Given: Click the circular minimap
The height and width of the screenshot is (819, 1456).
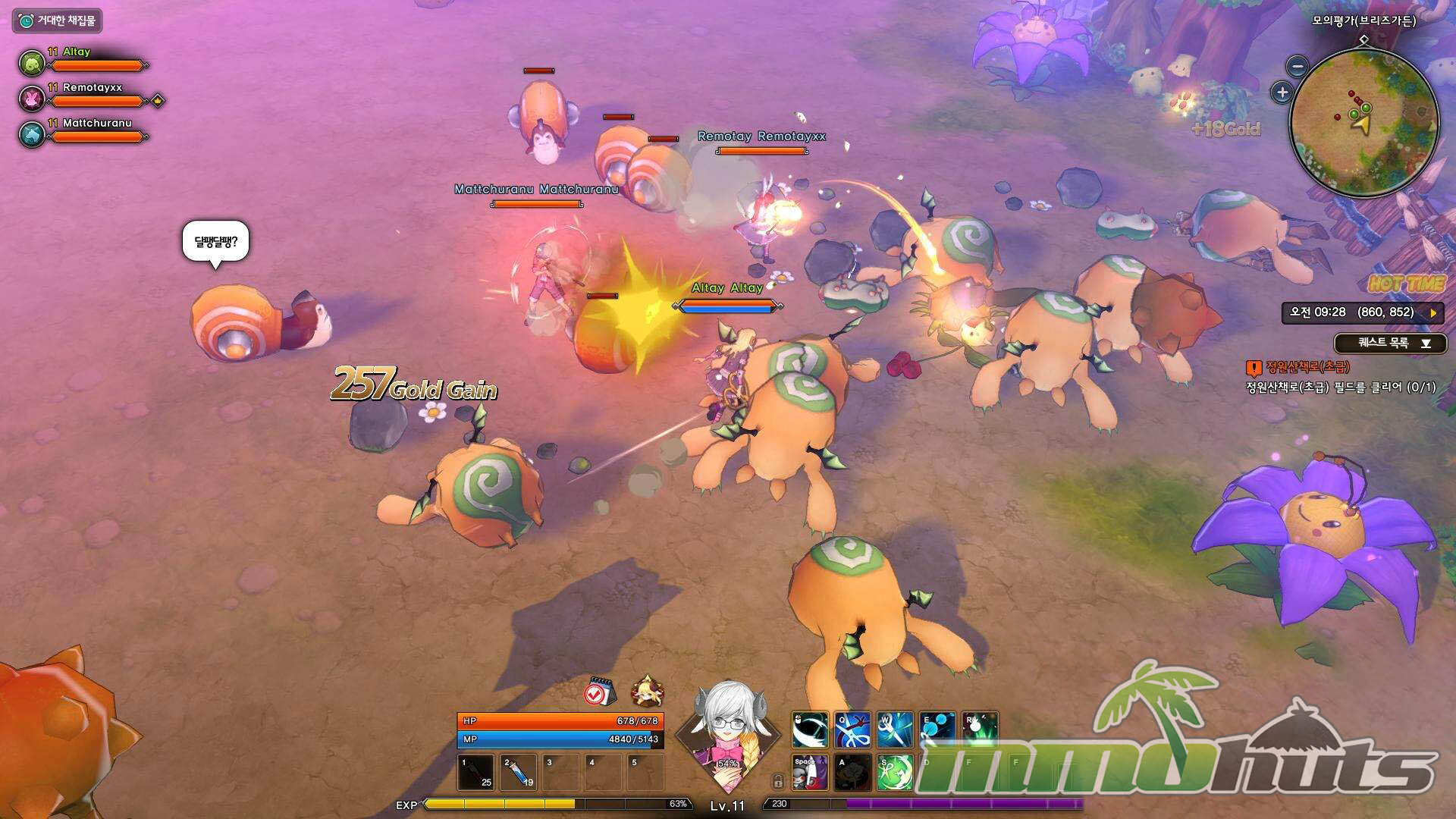Looking at the screenshot, I should click(x=1363, y=121).
